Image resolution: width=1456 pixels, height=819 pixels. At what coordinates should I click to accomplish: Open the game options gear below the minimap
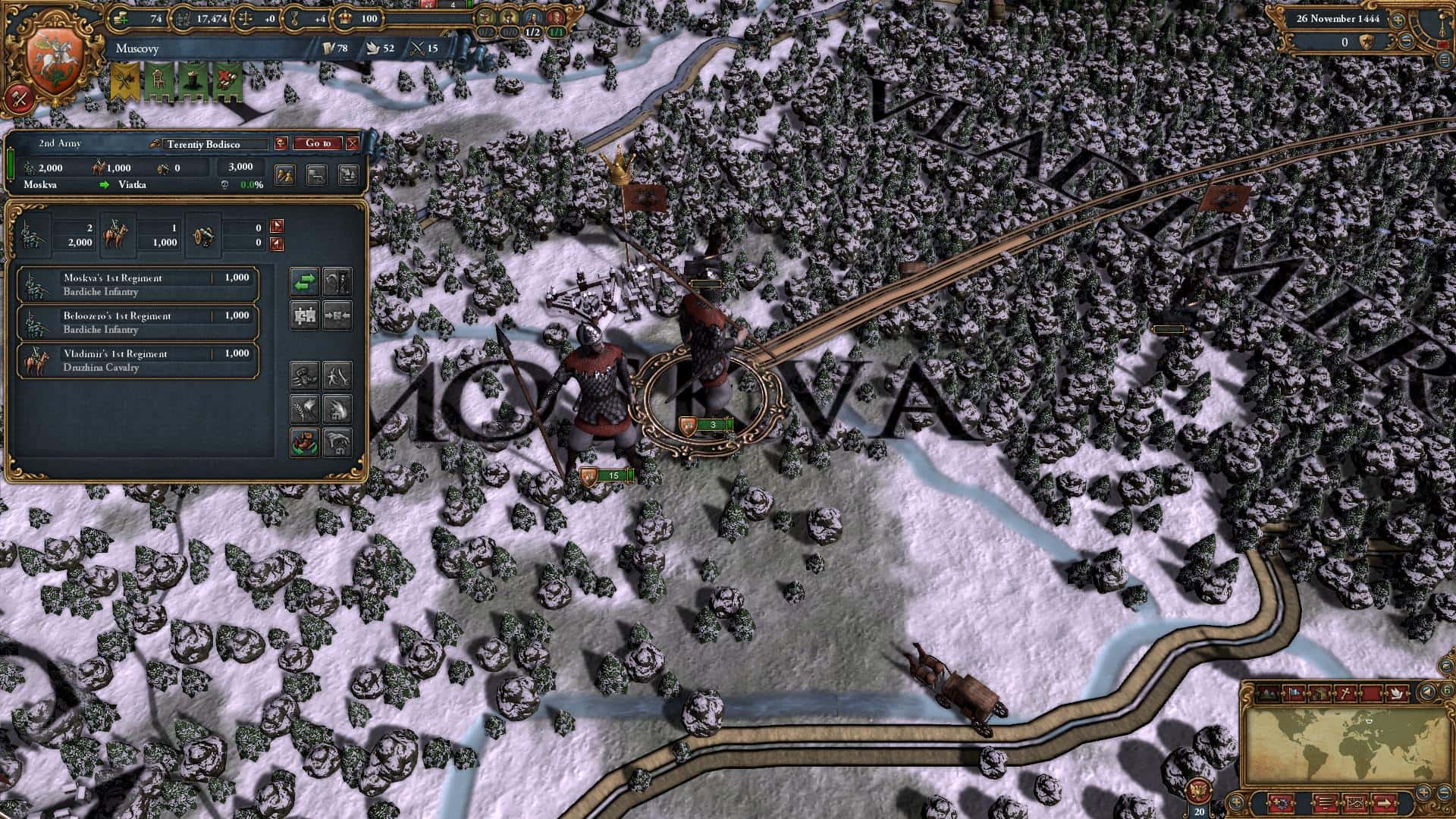1282,804
